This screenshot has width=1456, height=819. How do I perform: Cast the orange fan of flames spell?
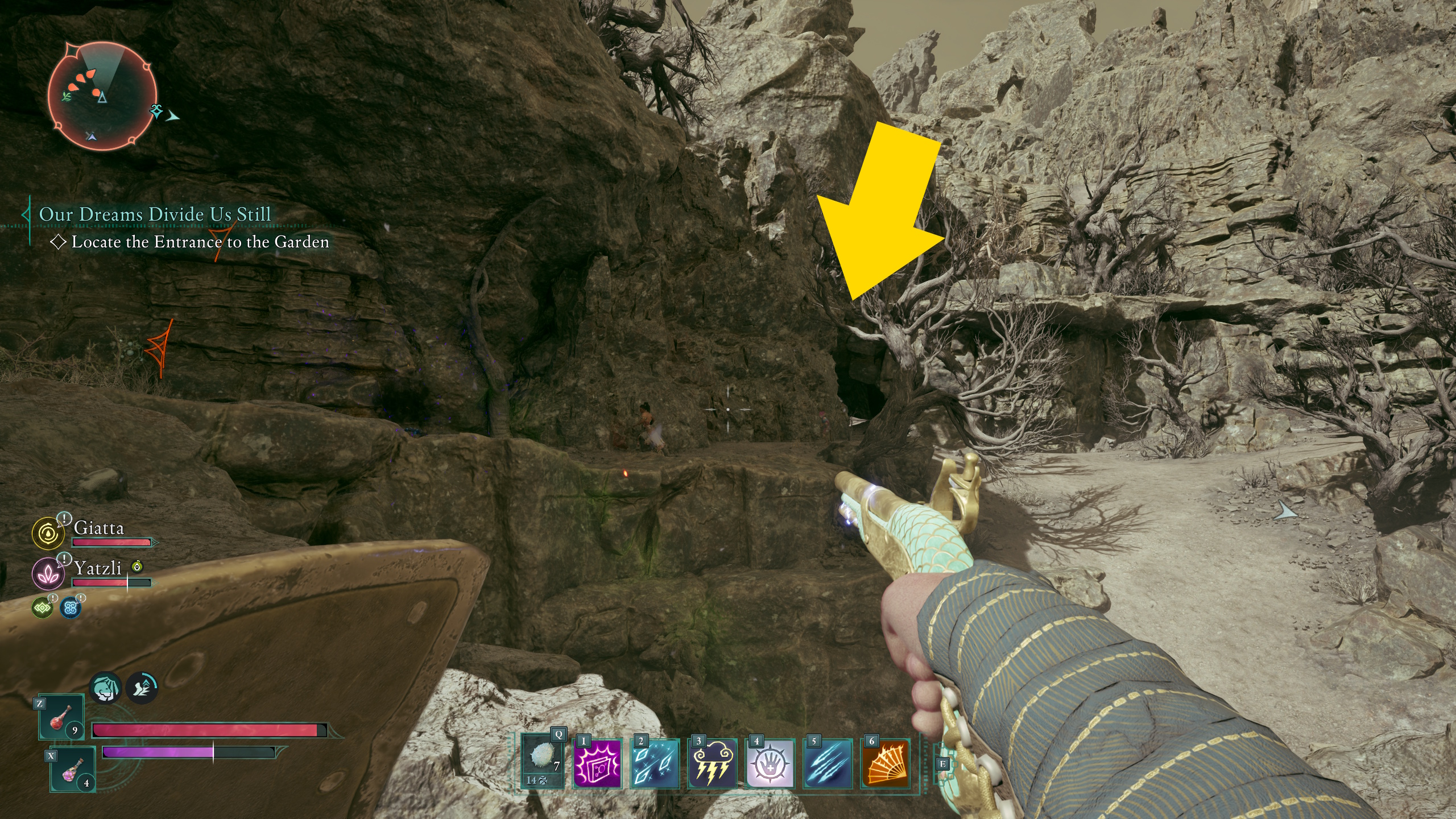tap(885, 763)
